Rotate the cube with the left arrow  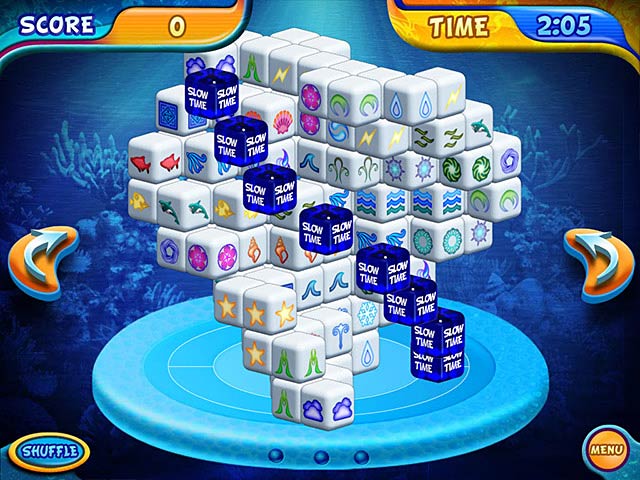click(41, 262)
